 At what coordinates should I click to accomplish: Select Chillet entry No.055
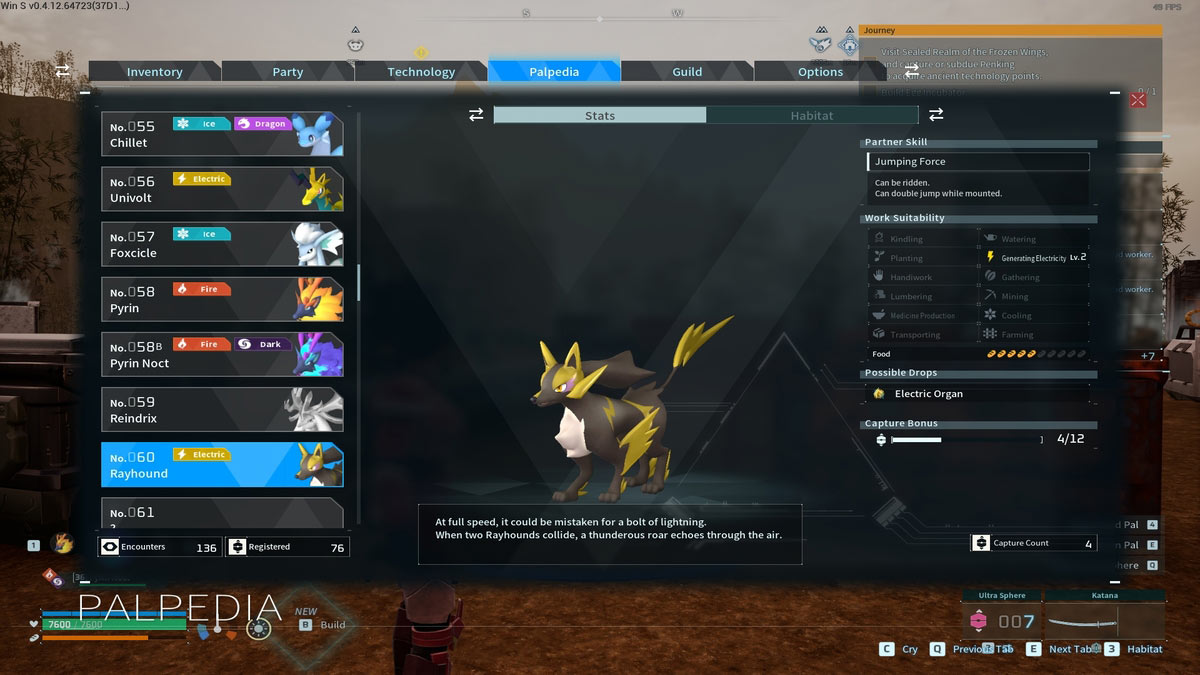(222, 134)
